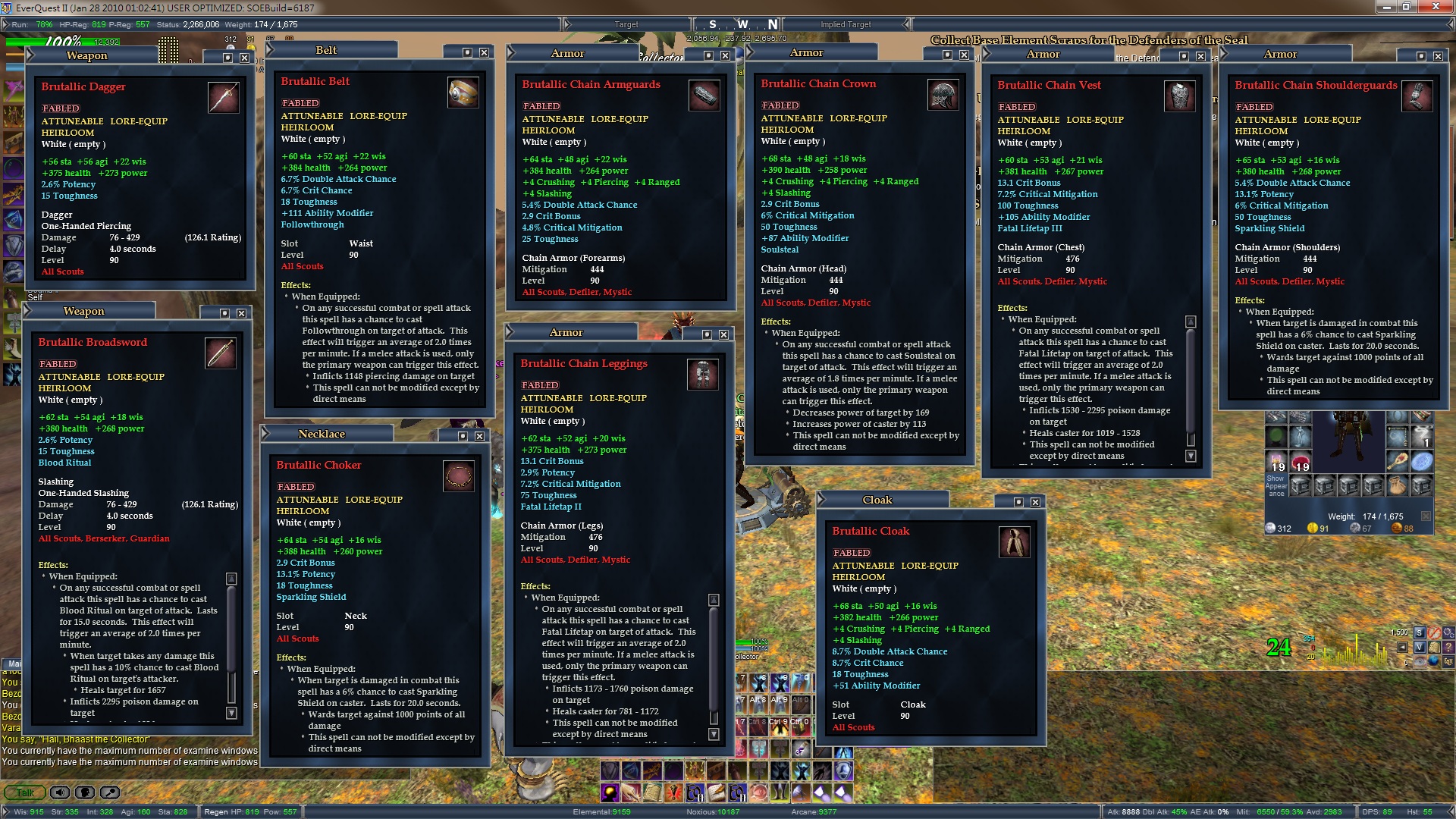The width and height of the screenshot is (1456, 819).
Task: Click the scroll-down arrow in Broadsword effects
Action: [x=231, y=713]
